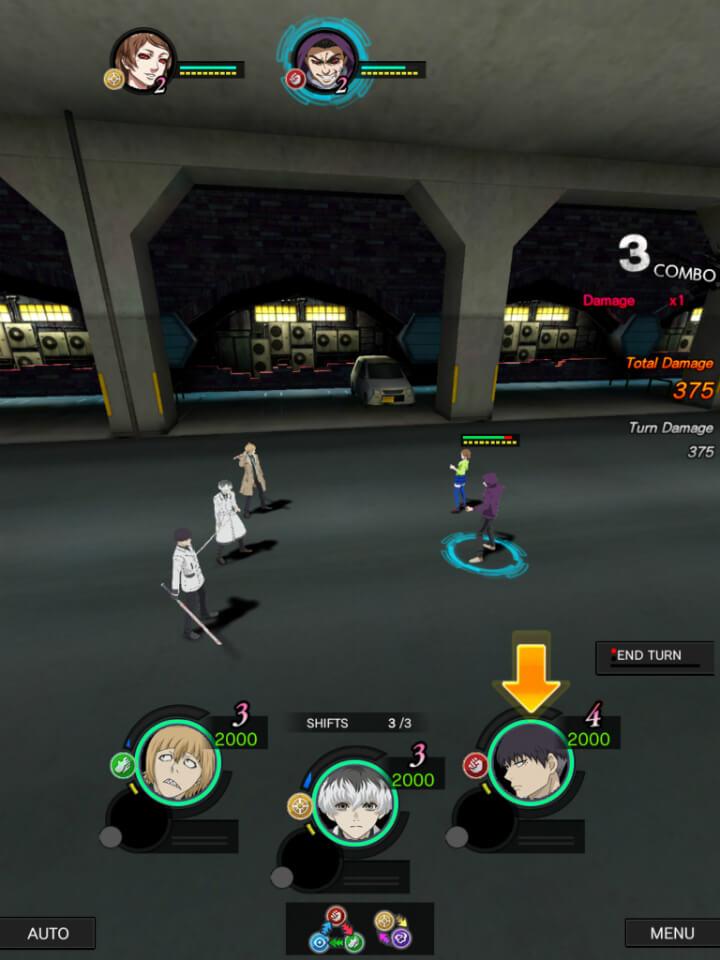This screenshot has height=960, width=720.
Task: Select the blonde-haired character portrait
Action: [175, 762]
